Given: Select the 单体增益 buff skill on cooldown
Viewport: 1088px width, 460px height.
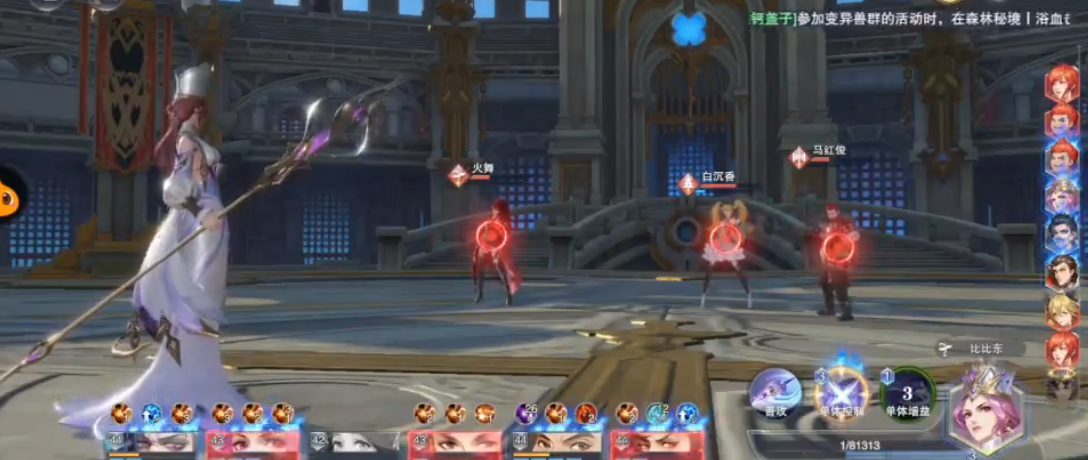Looking at the screenshot, I should pyautogui.click(x=908, y=391).
